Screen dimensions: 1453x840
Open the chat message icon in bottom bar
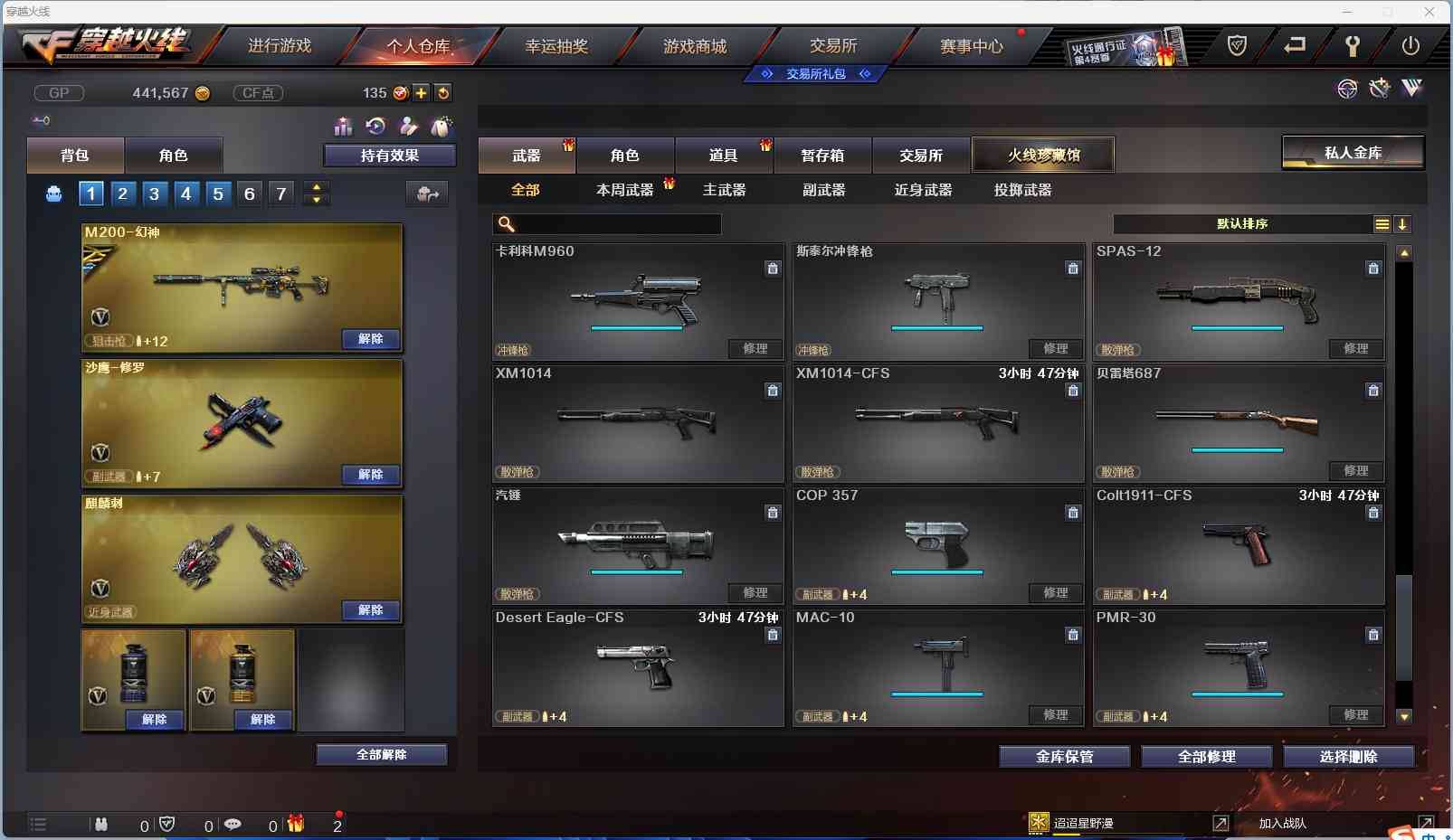tap(233, 825)
